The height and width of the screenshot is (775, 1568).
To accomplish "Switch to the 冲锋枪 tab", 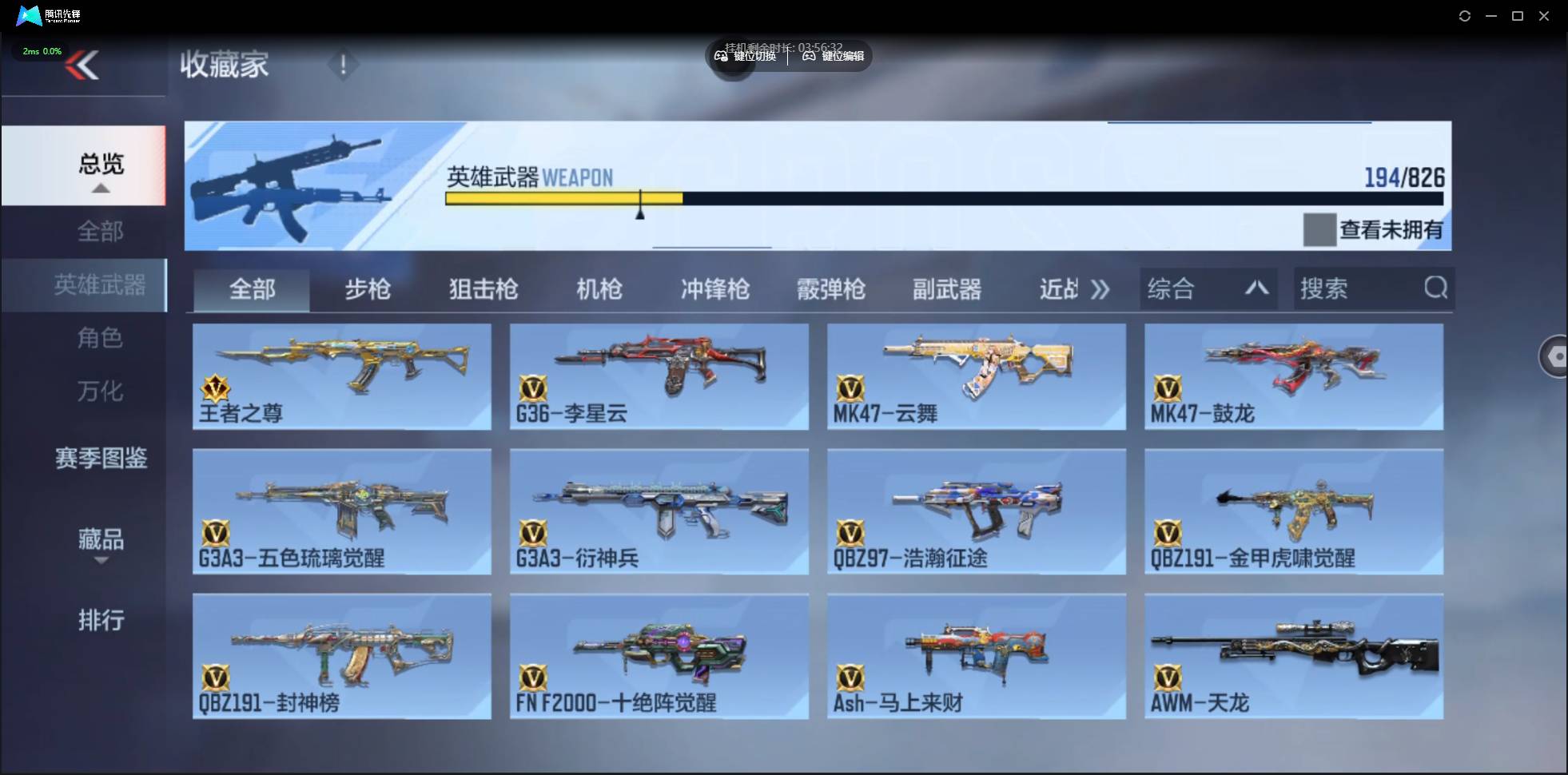I will [x=714, y=290].
